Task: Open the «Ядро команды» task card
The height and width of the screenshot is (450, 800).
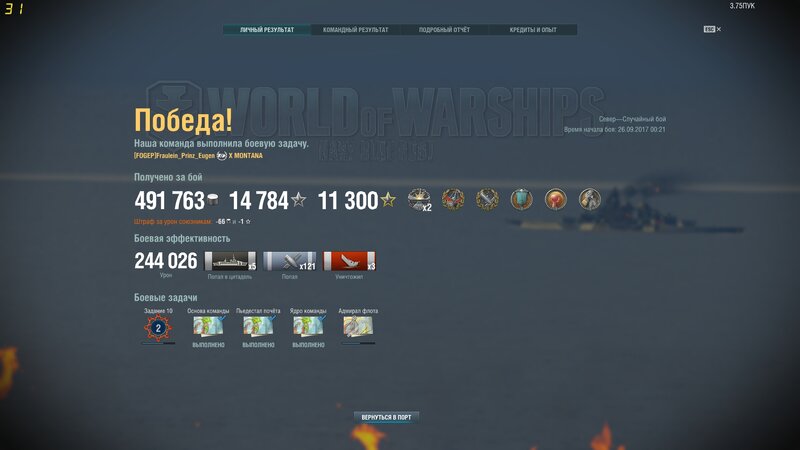Action: (308, 327)
